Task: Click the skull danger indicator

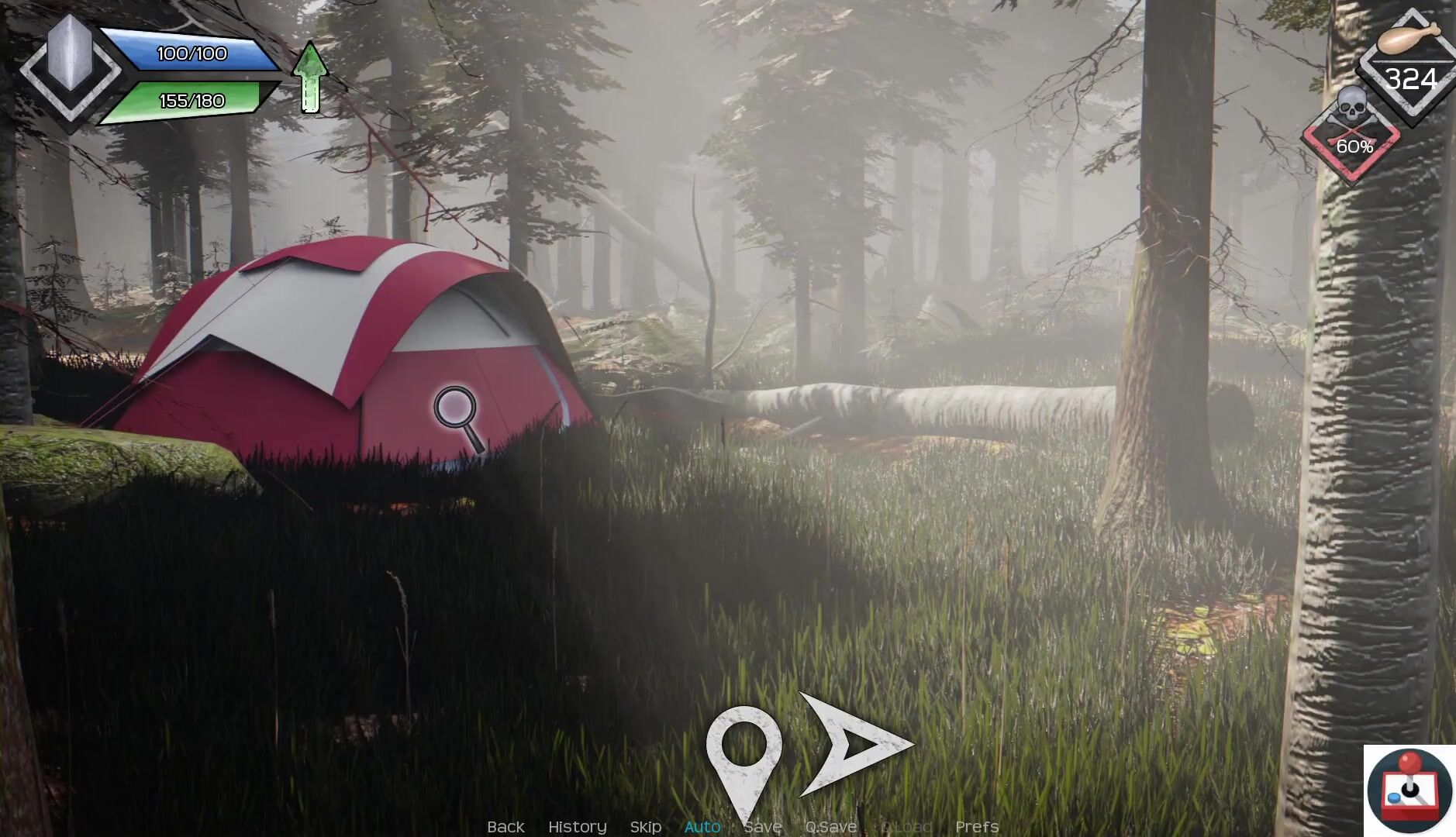Action: coord(1351,133)
